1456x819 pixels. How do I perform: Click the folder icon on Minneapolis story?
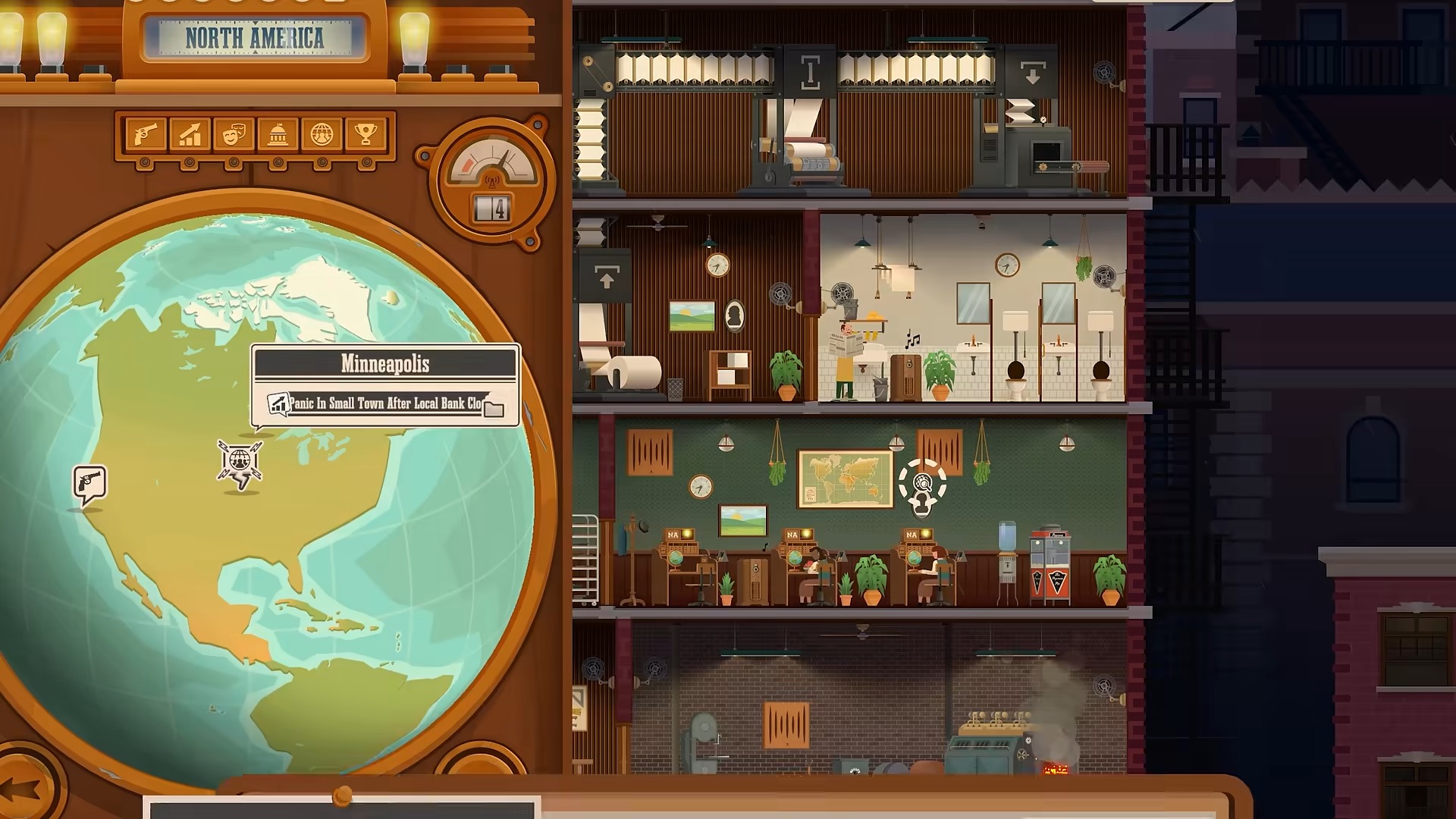tap(494, 409)
